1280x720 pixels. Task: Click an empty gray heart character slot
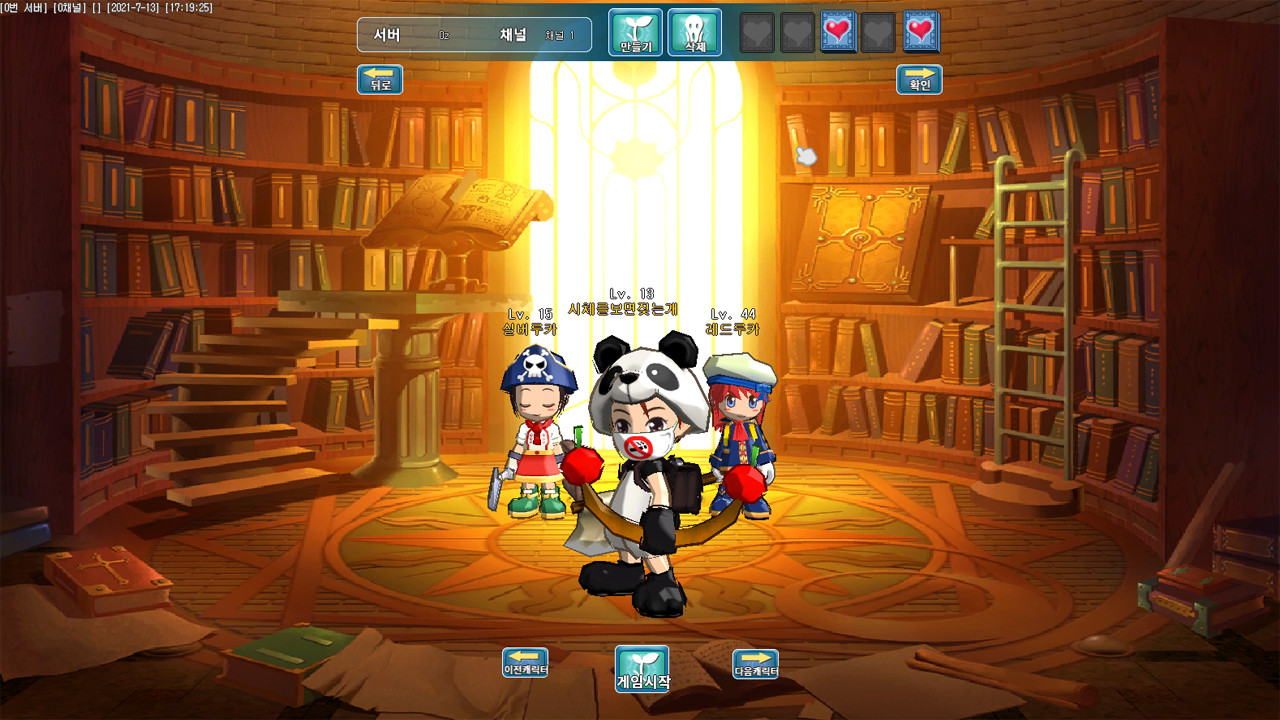click(x=756, y=32)
